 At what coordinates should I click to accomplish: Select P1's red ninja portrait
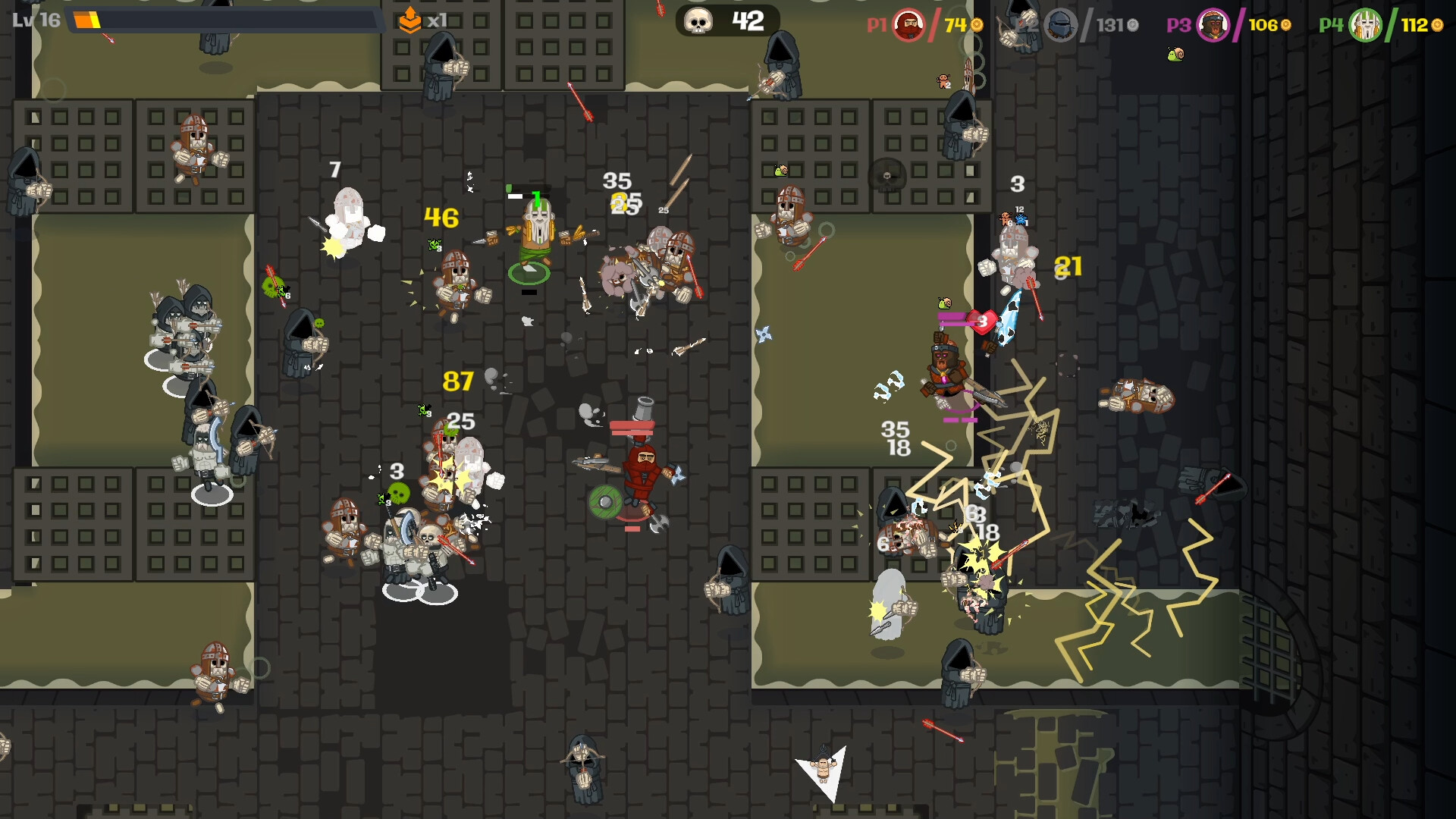910,25
